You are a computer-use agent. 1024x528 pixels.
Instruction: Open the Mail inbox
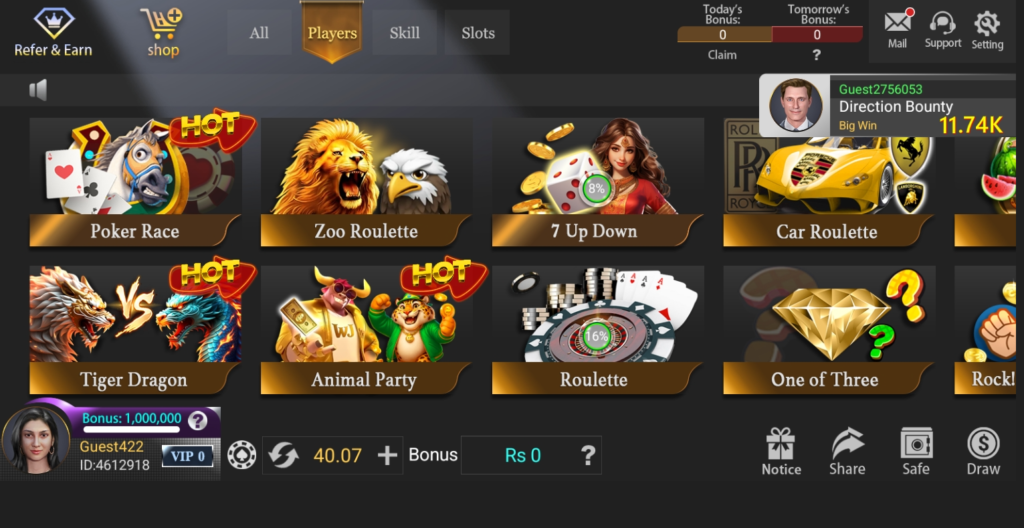point(897,29)
